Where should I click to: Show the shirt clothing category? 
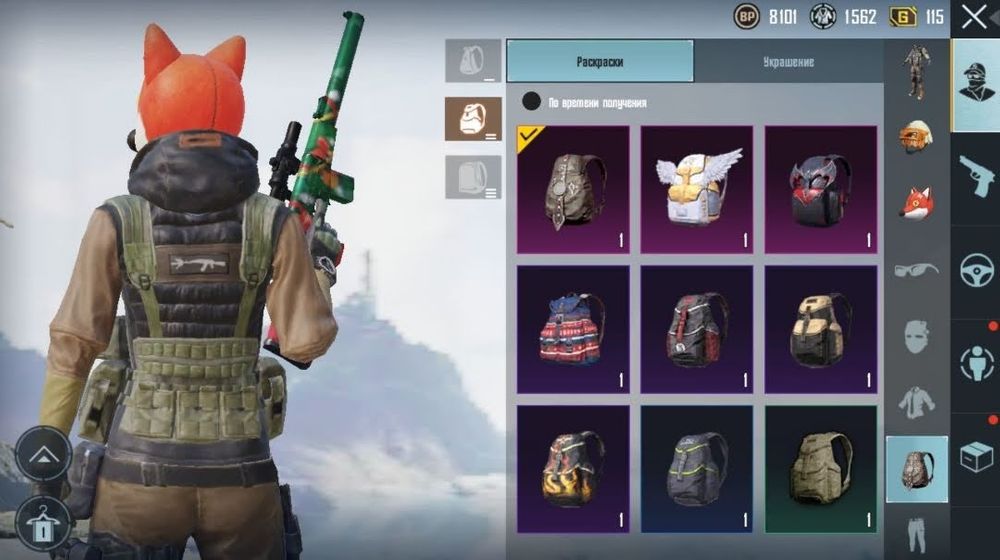(916, 401)
